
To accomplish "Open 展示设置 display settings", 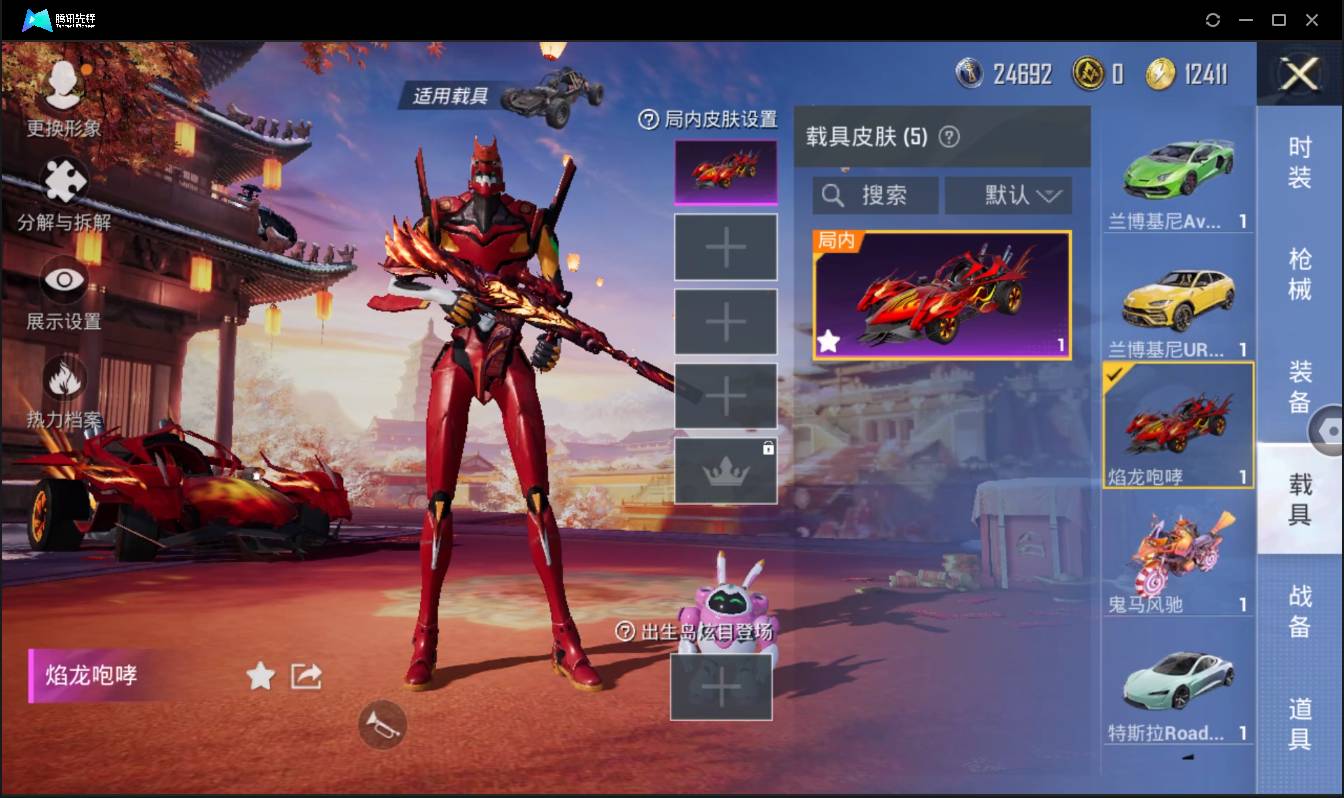I will pos(62,283).
